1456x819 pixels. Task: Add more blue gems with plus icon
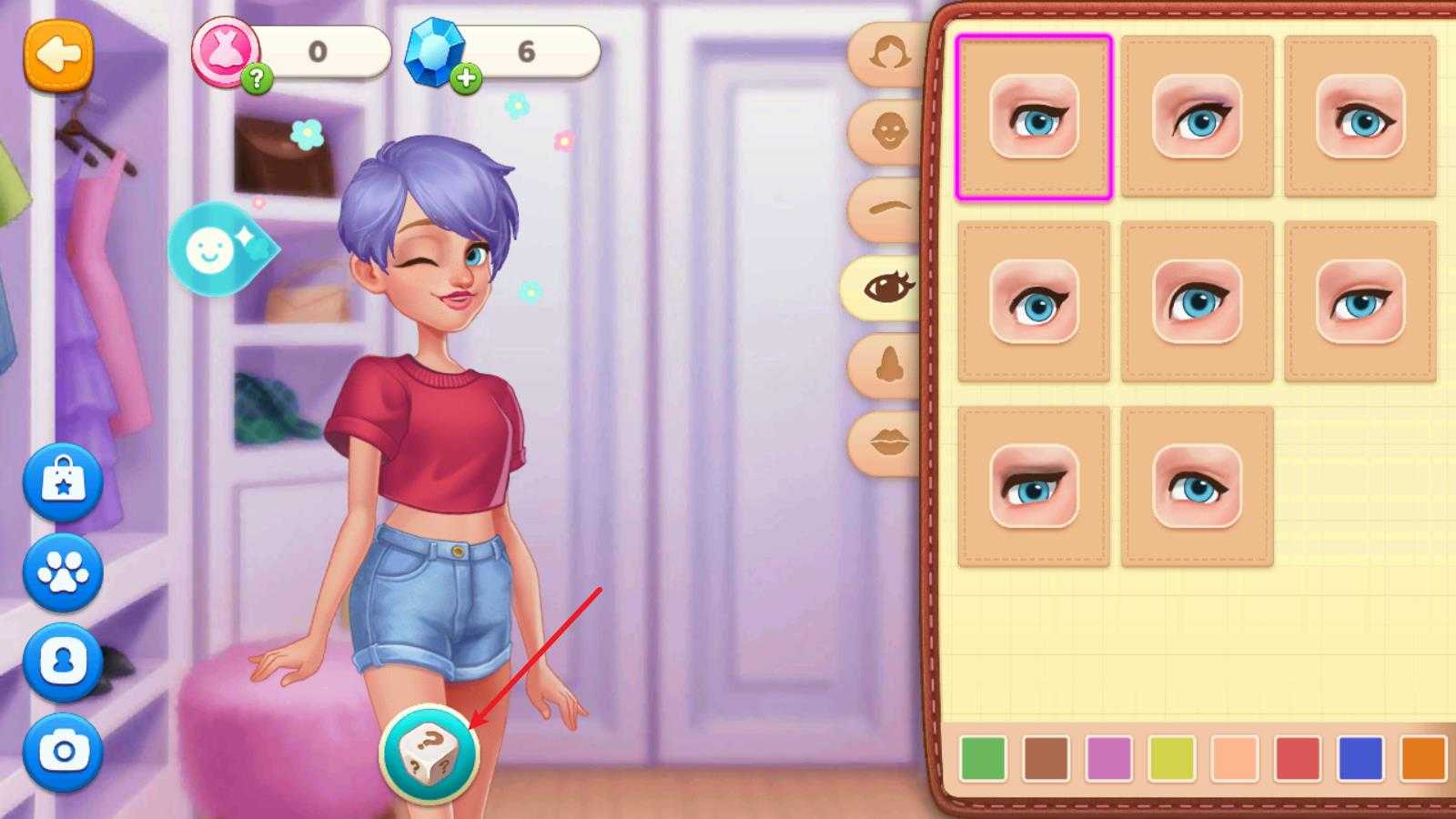466,79
